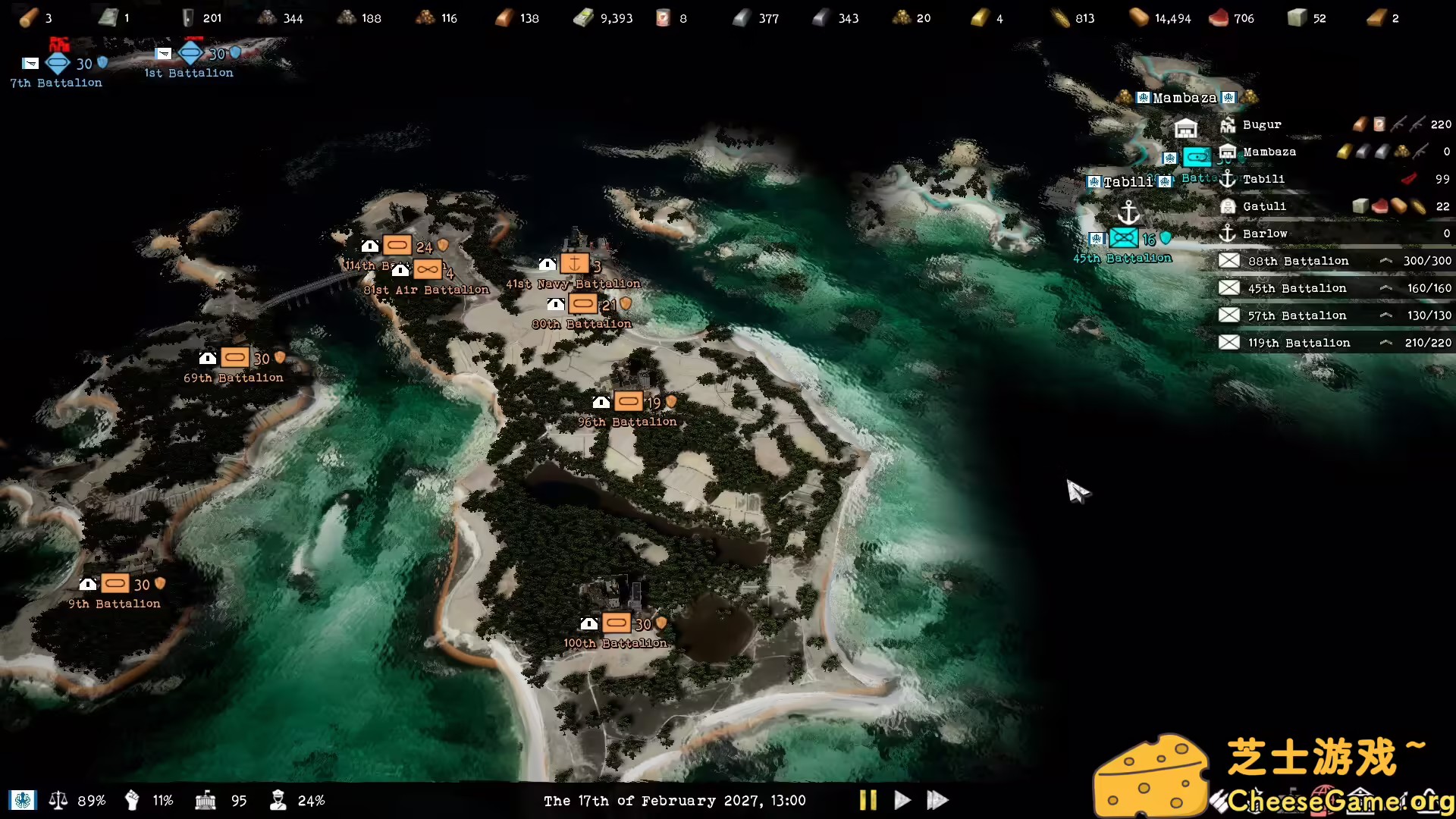
Task: Click the faction emblem in the bottom-left corner
Action: 23,800
